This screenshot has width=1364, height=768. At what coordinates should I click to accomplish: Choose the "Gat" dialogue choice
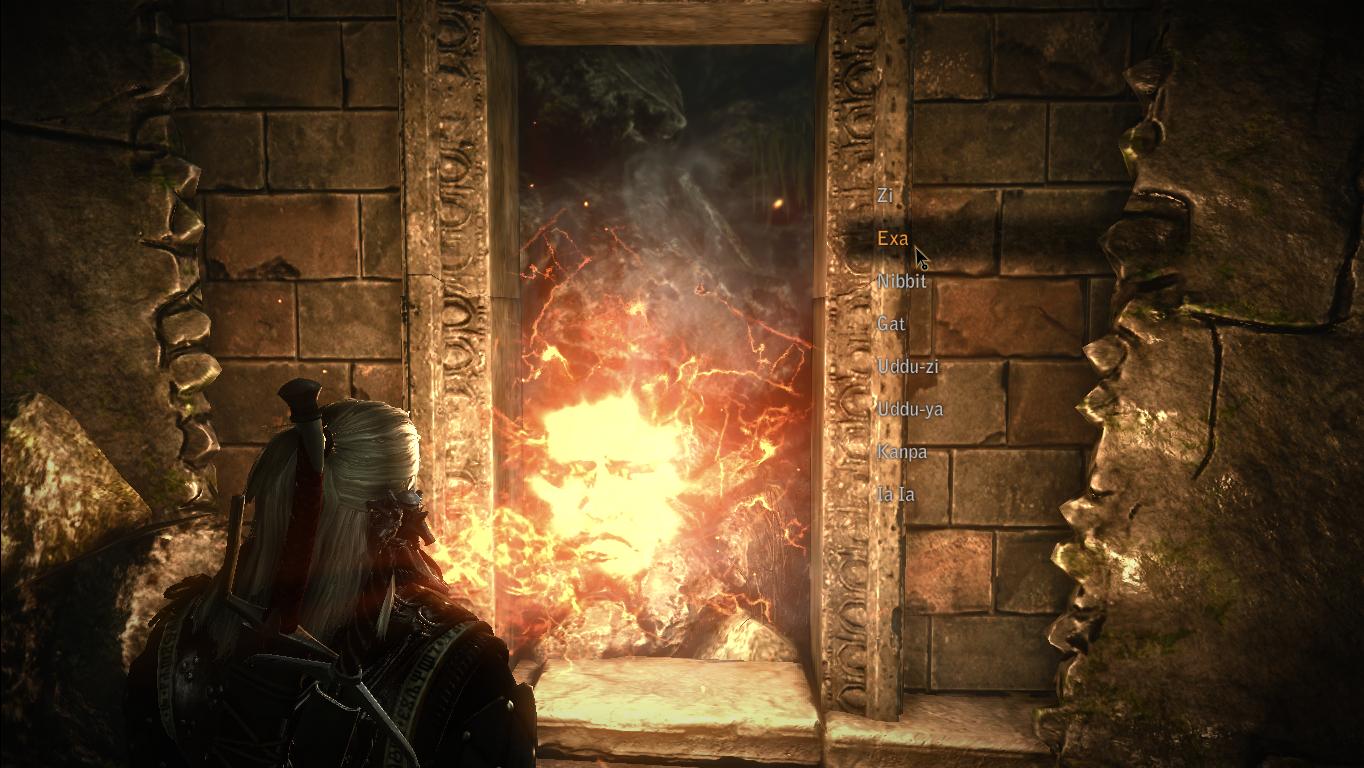(890, 324)
